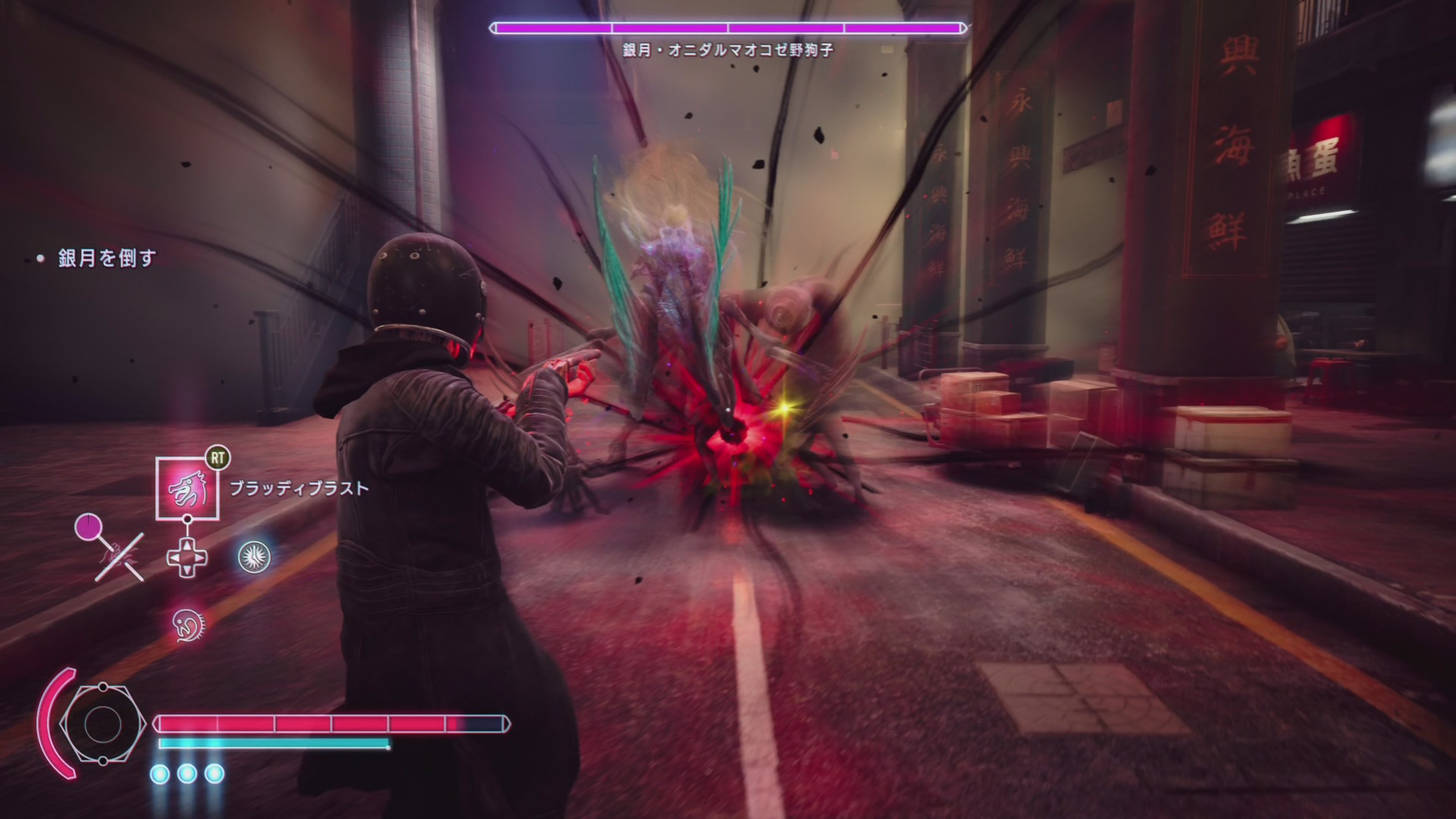Click the hexagonal character emblem

[102, 724]
